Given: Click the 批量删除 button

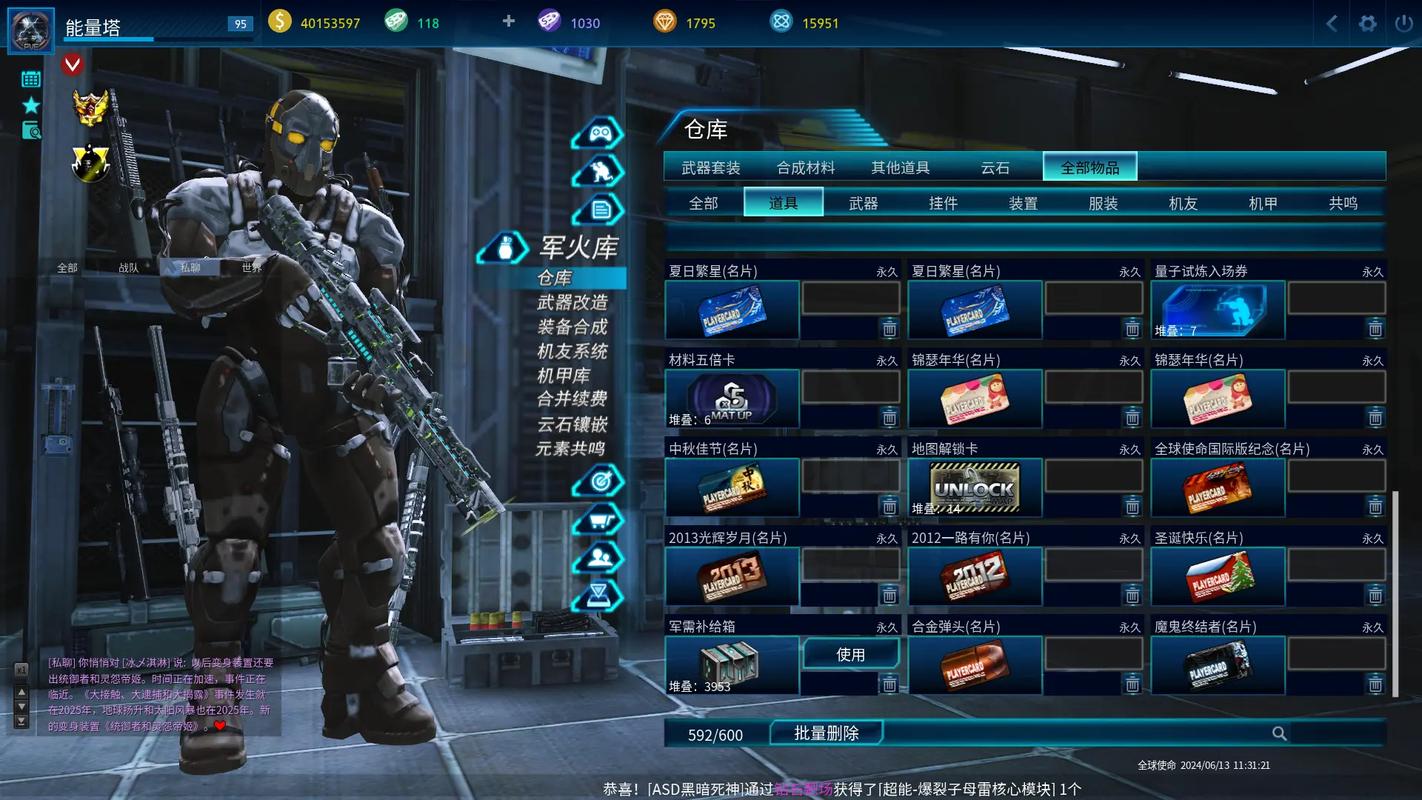Looking at the screenshot, I should coord(826,733).
